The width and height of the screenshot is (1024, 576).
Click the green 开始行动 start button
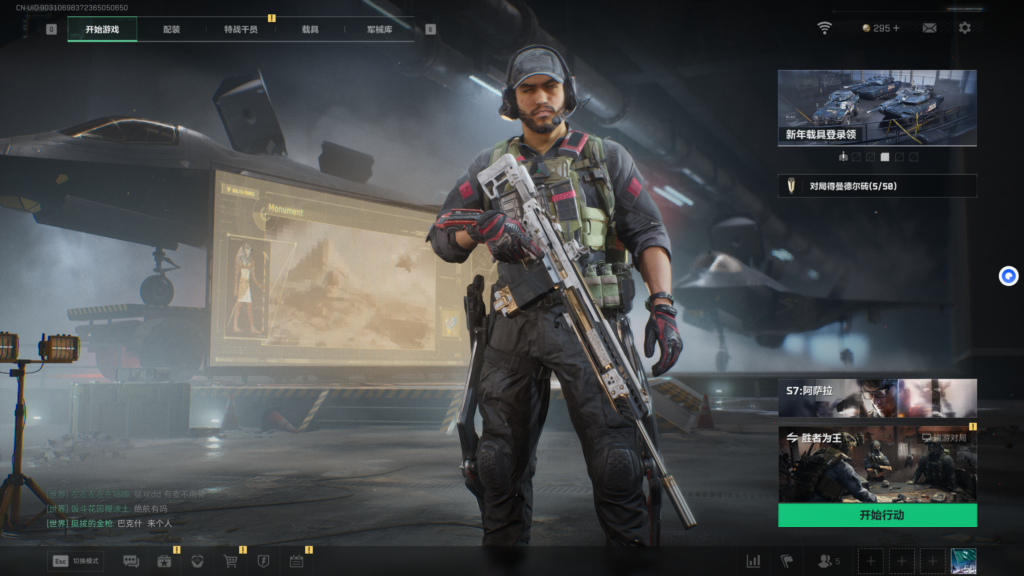877,515
